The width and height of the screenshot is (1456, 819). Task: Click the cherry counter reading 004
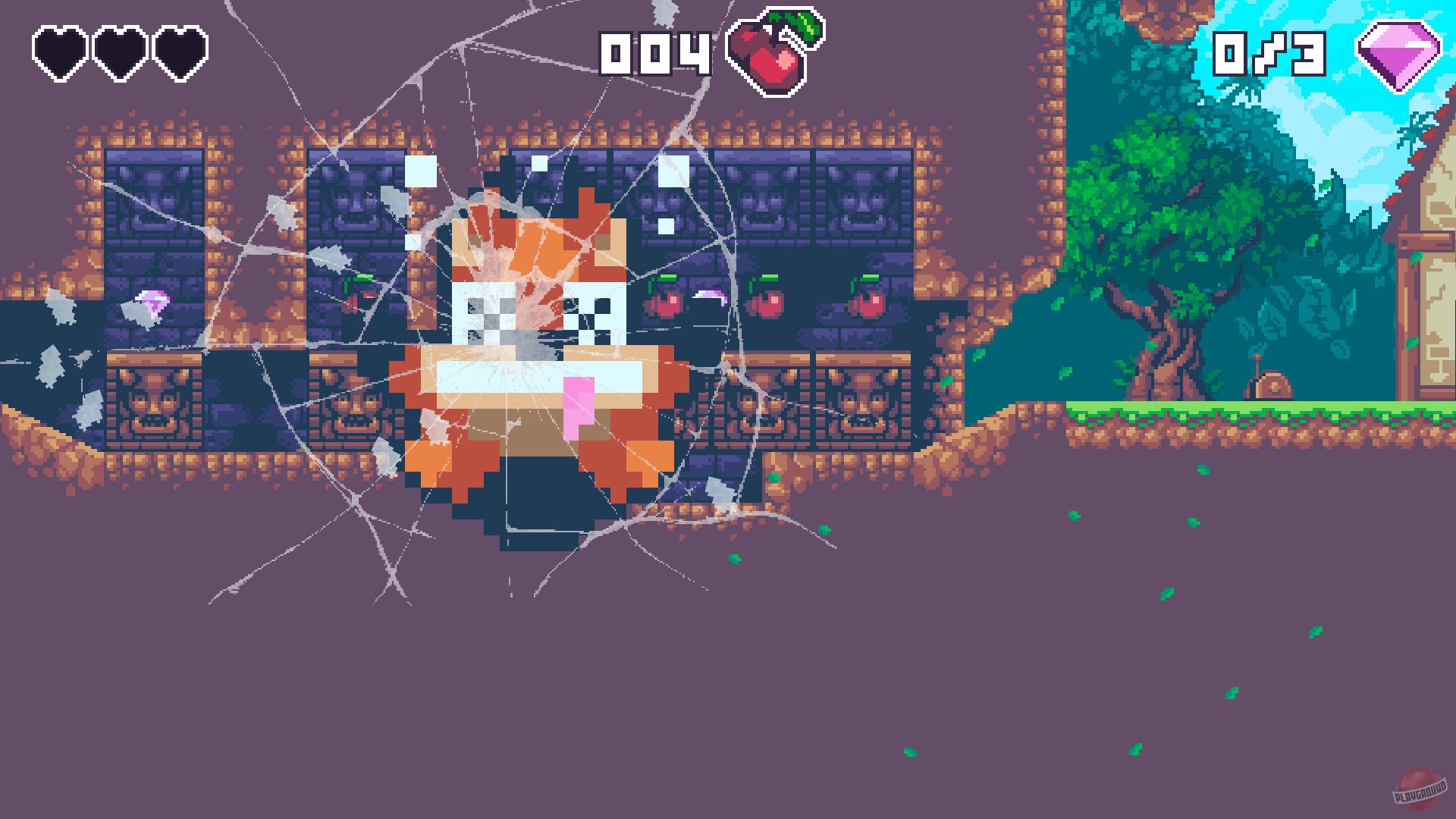656,53
